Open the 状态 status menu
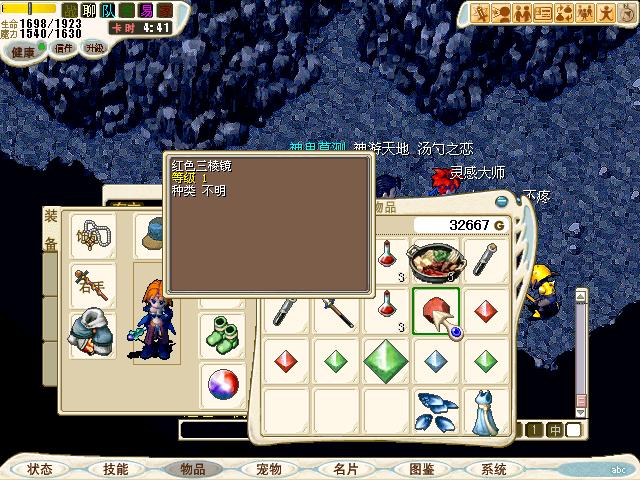 coord(40,468)
